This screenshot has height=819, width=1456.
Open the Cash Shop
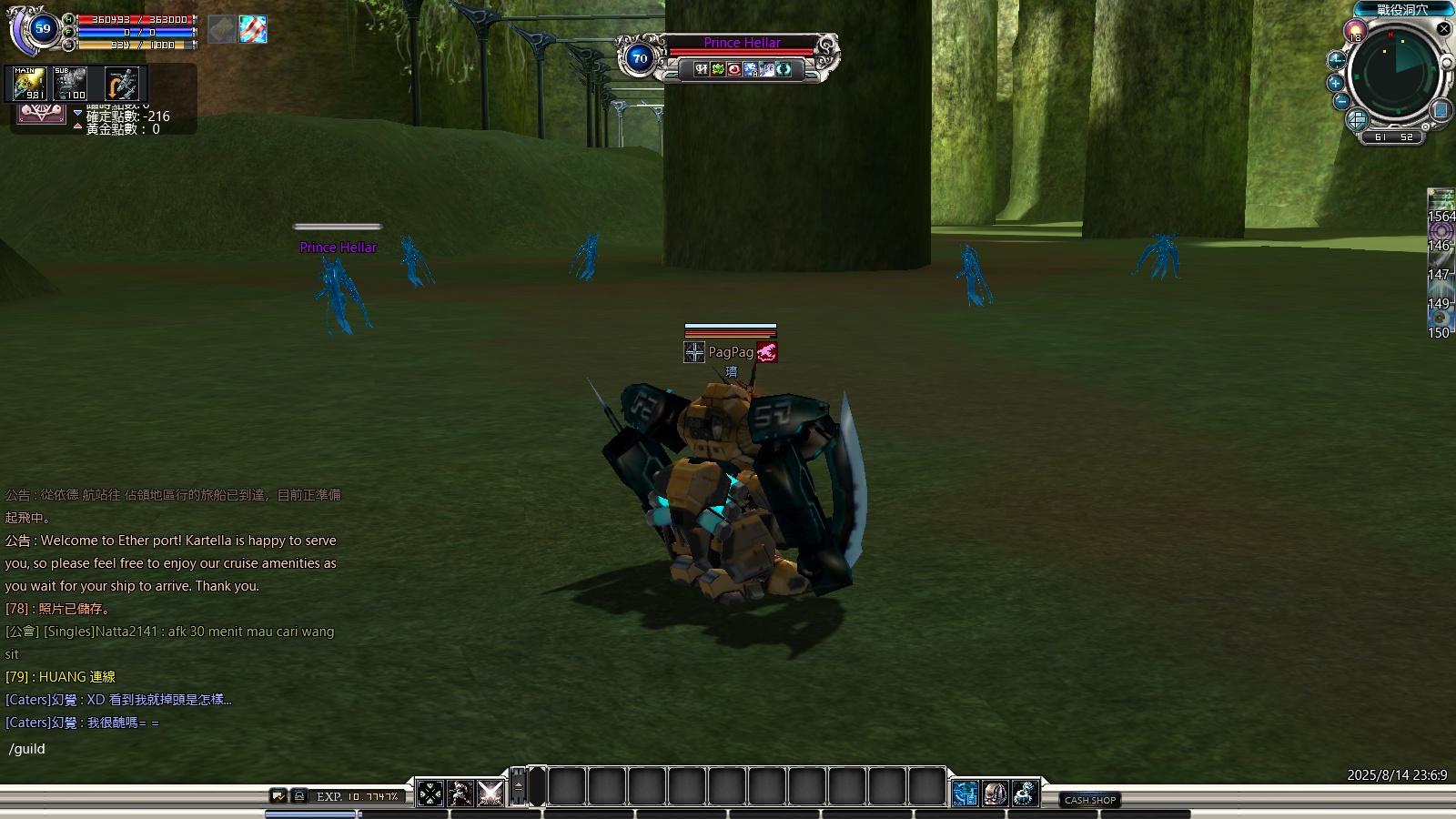[x=1089, y=800]
